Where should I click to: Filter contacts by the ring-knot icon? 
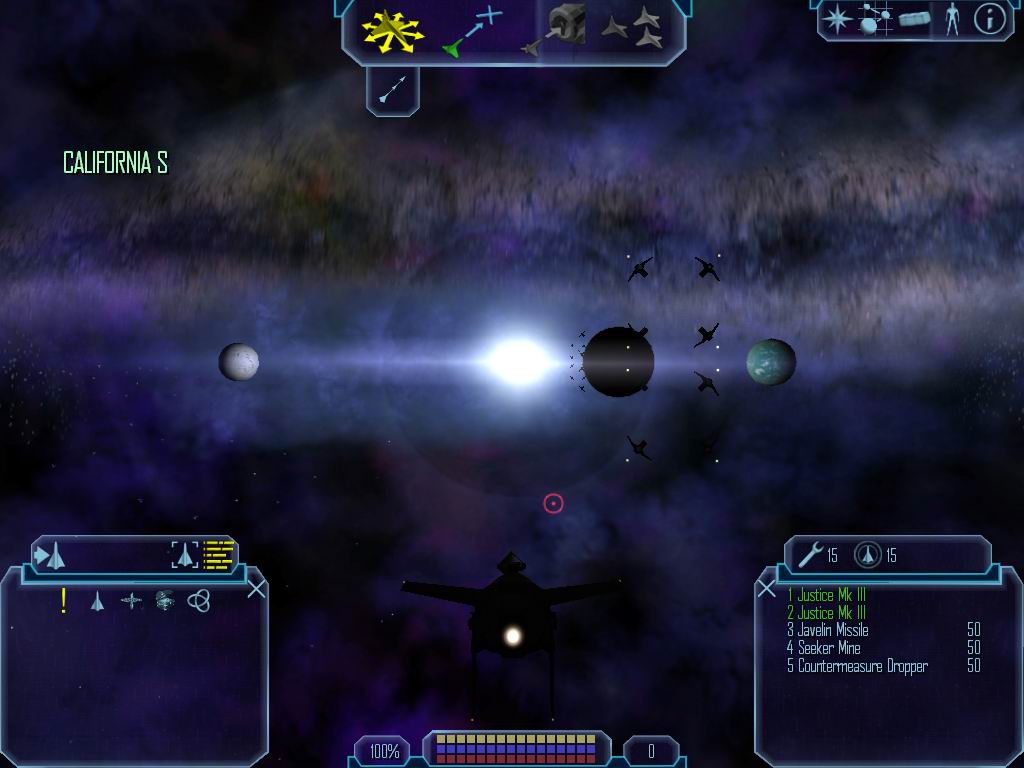[x=199, y=600]
